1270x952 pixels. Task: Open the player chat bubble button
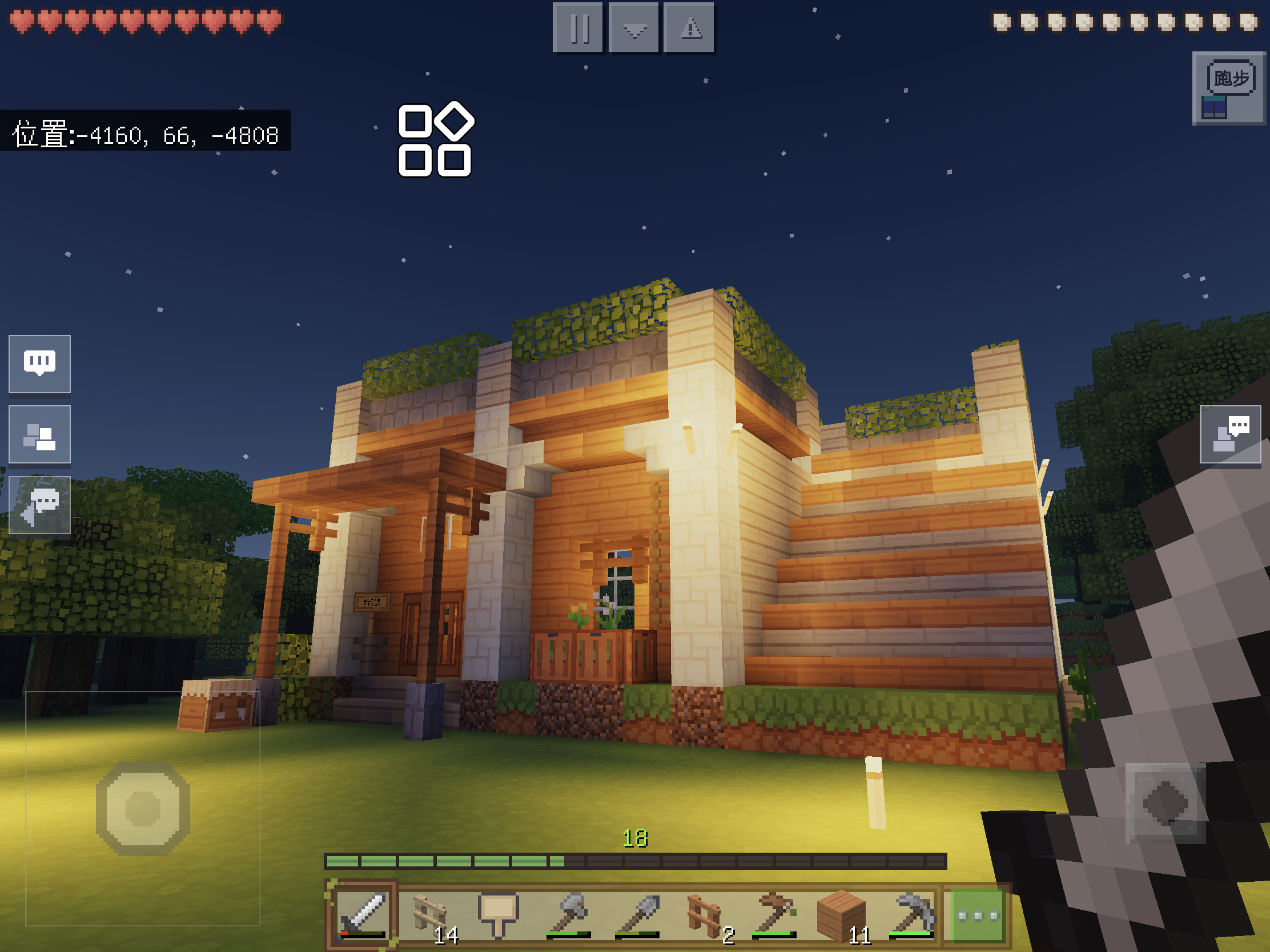(1230, 434)
